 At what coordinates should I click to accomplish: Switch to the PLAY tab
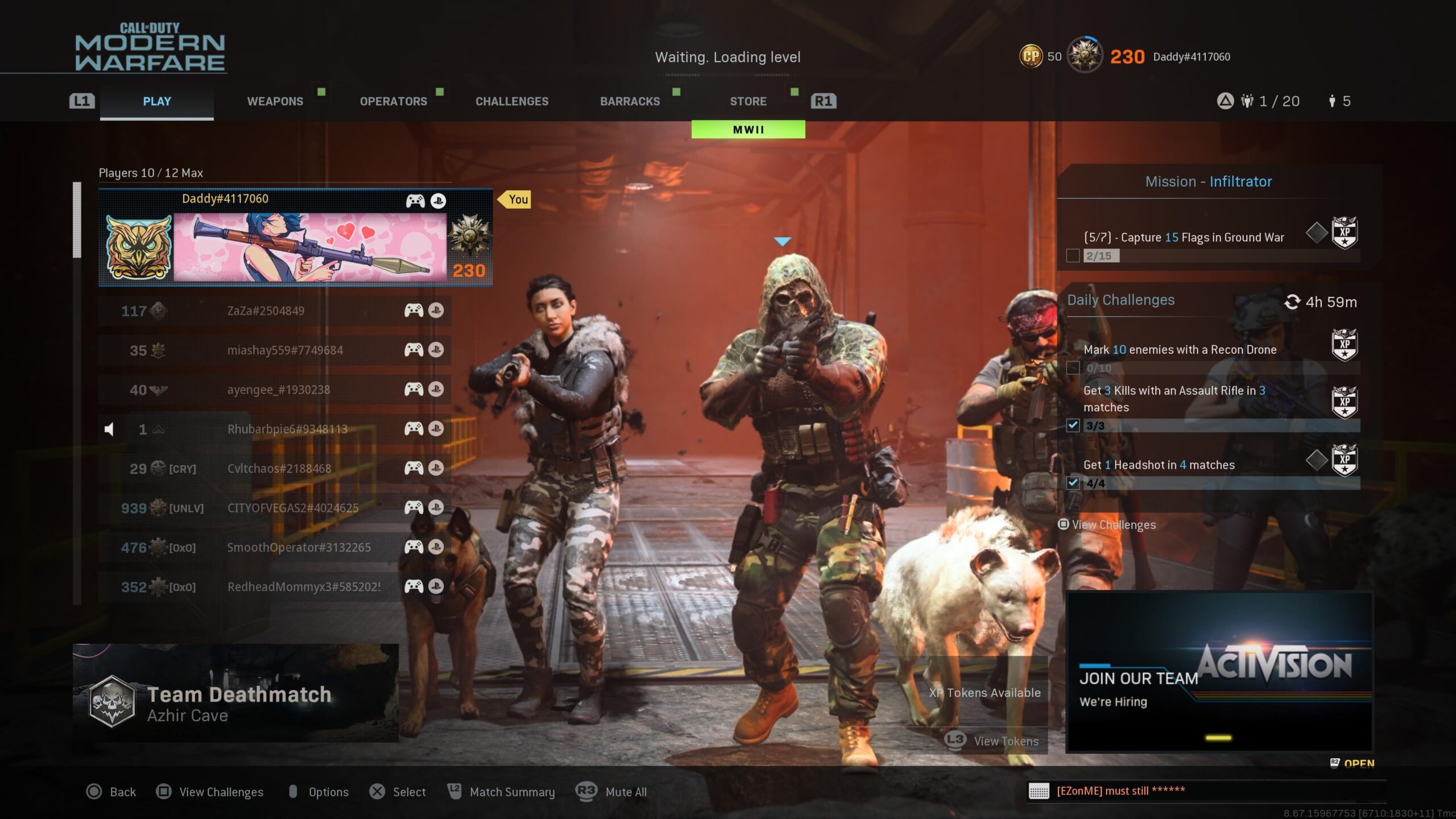coord(157,101)
